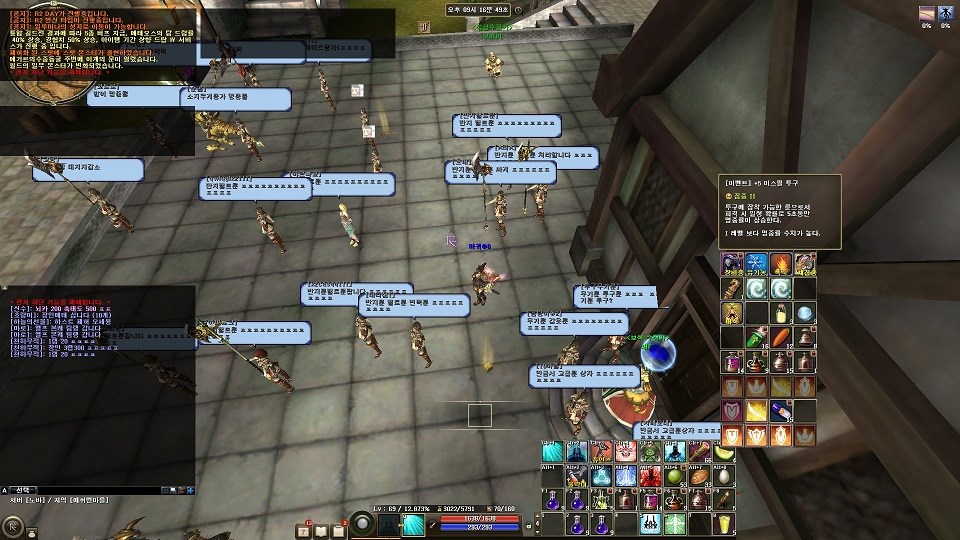Image resolution: width=960 pixels, height=540 pixels.
Task: Open the round main menu button
Action: pyautogui.click(x=14, y=525)
